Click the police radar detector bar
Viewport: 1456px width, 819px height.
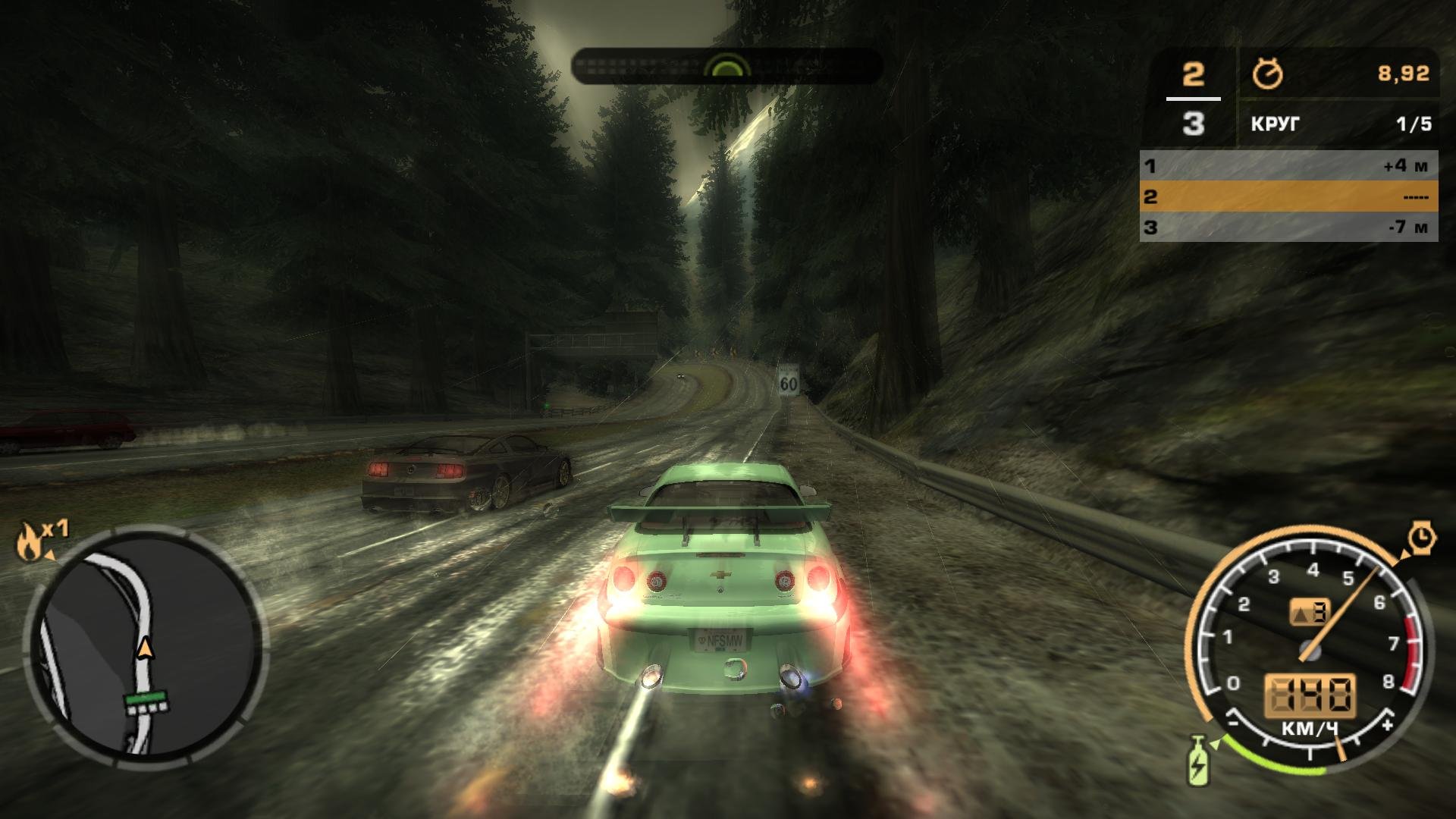[x=726, y=67]
